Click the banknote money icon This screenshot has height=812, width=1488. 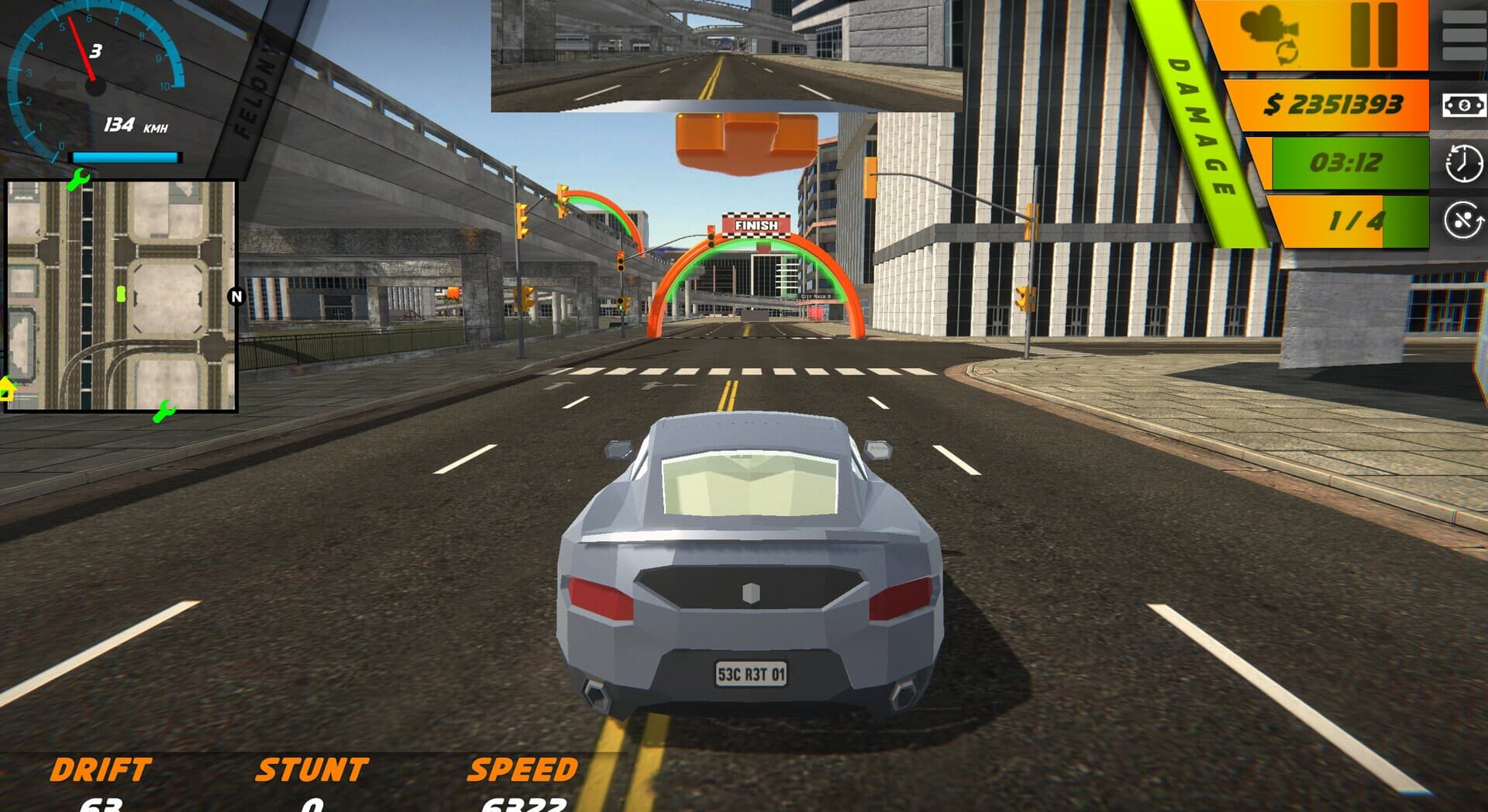click(x=1463, y=105)
